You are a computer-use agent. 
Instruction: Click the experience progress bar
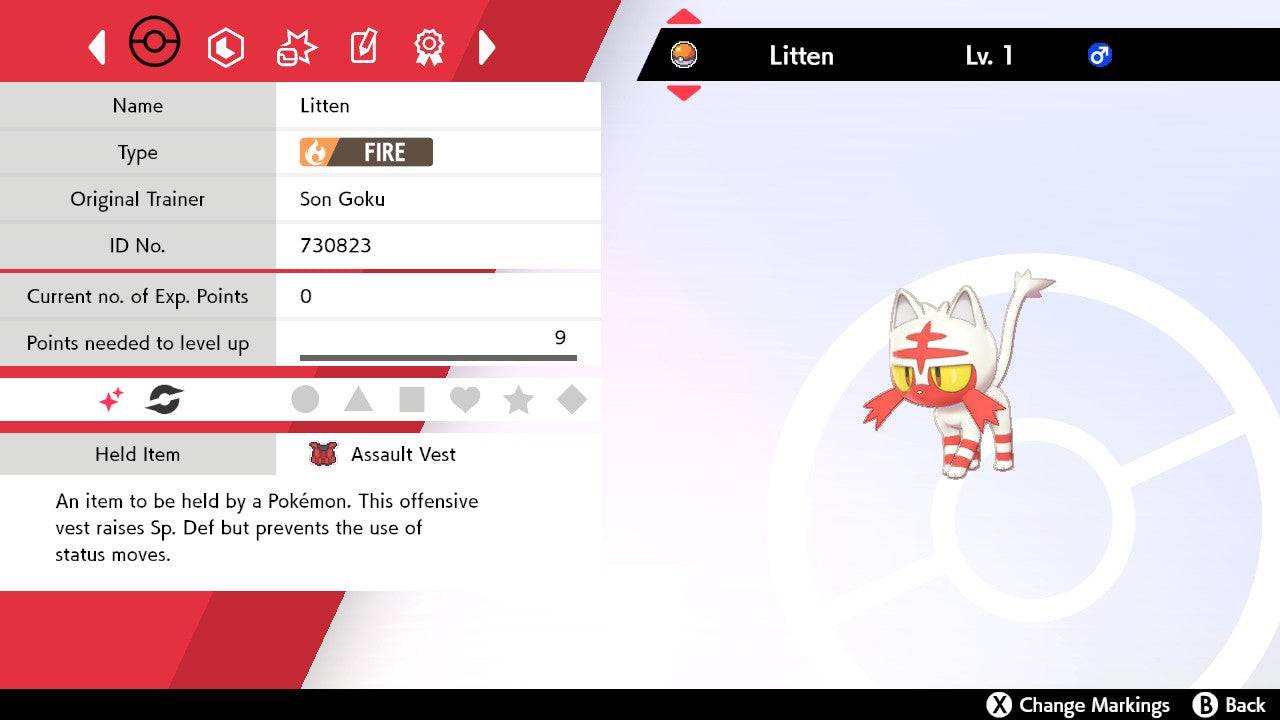437,355
